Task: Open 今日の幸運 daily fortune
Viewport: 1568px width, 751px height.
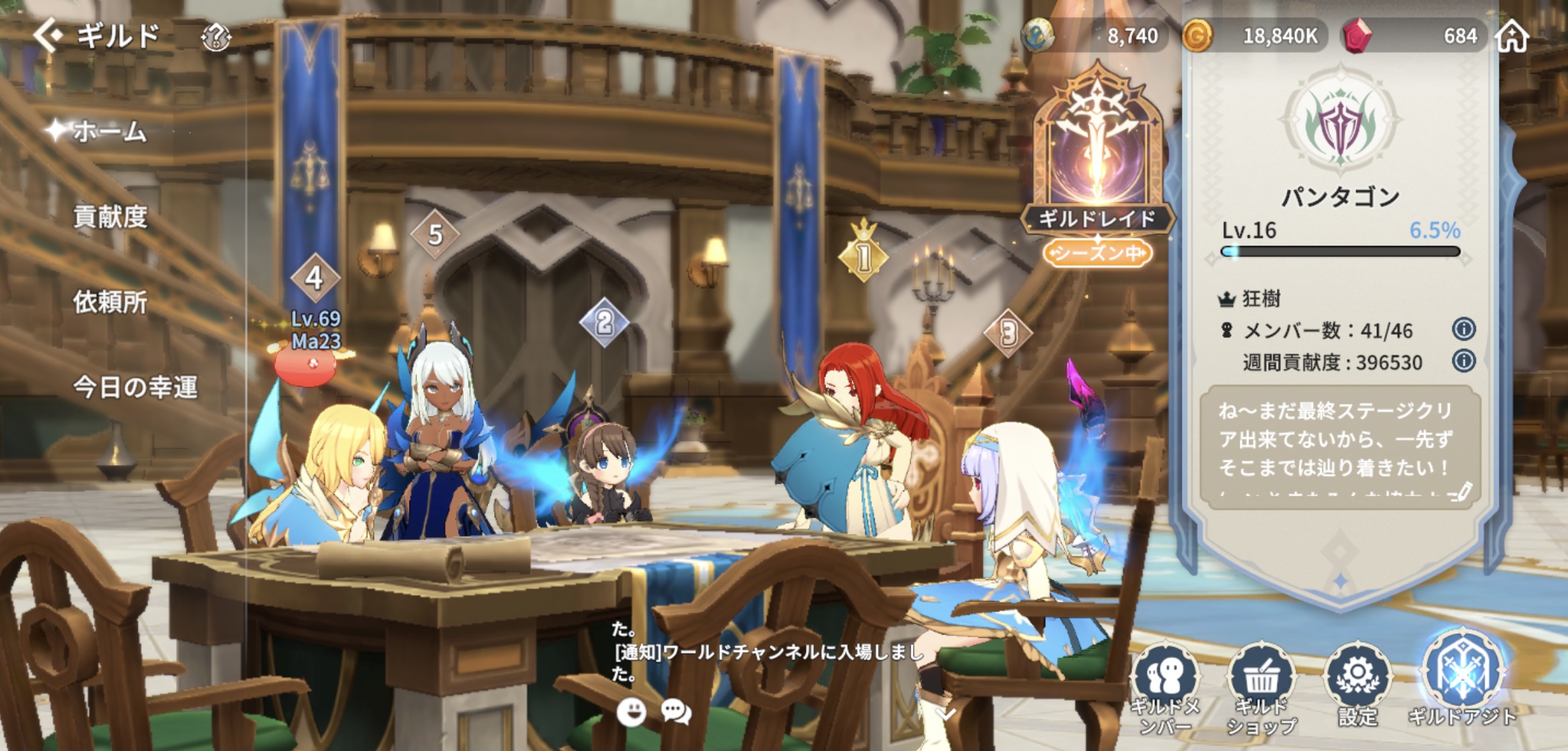Action: pyautogui.click(x=135, y=387)
